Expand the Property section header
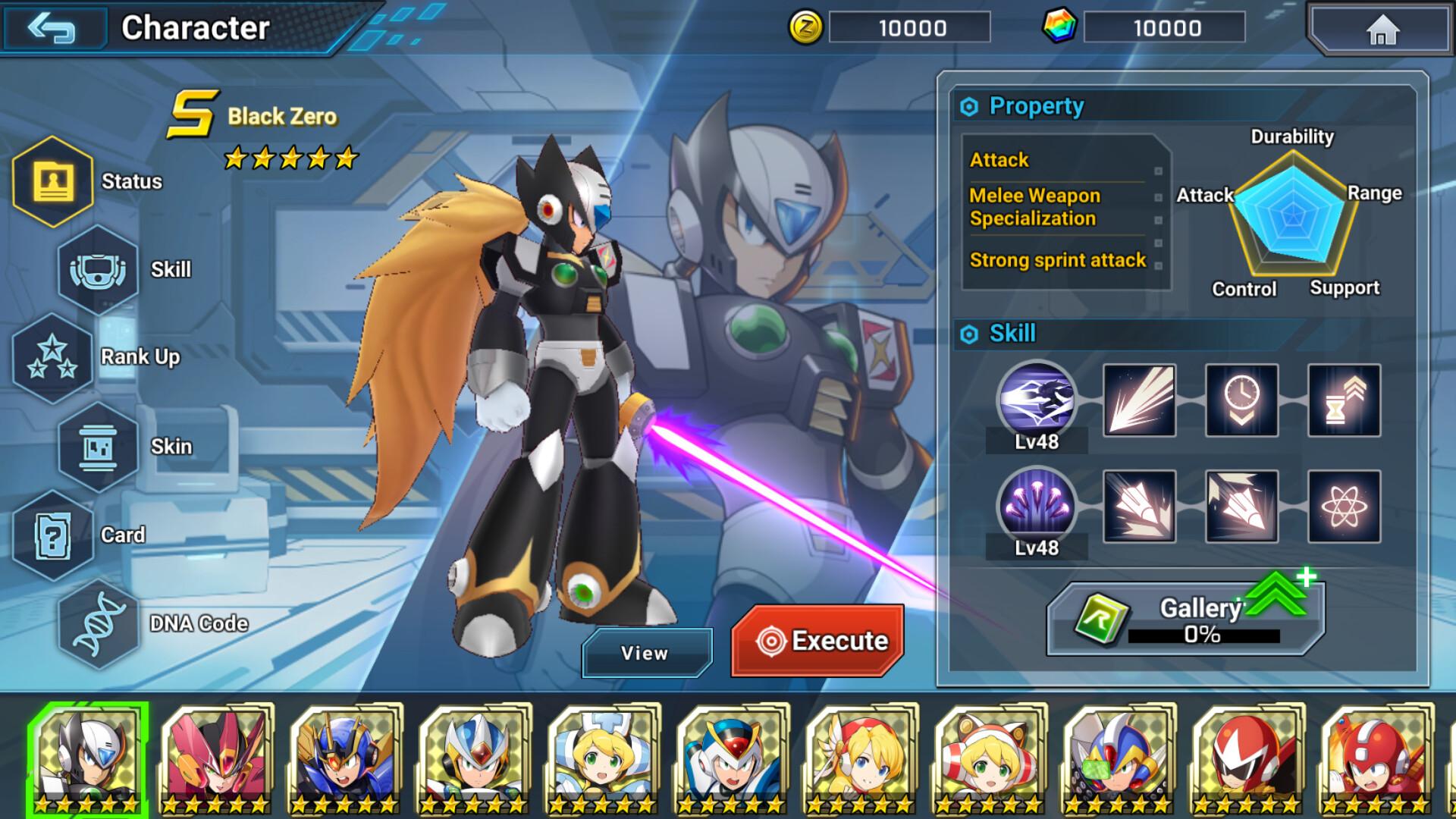 pos(1037,106)
